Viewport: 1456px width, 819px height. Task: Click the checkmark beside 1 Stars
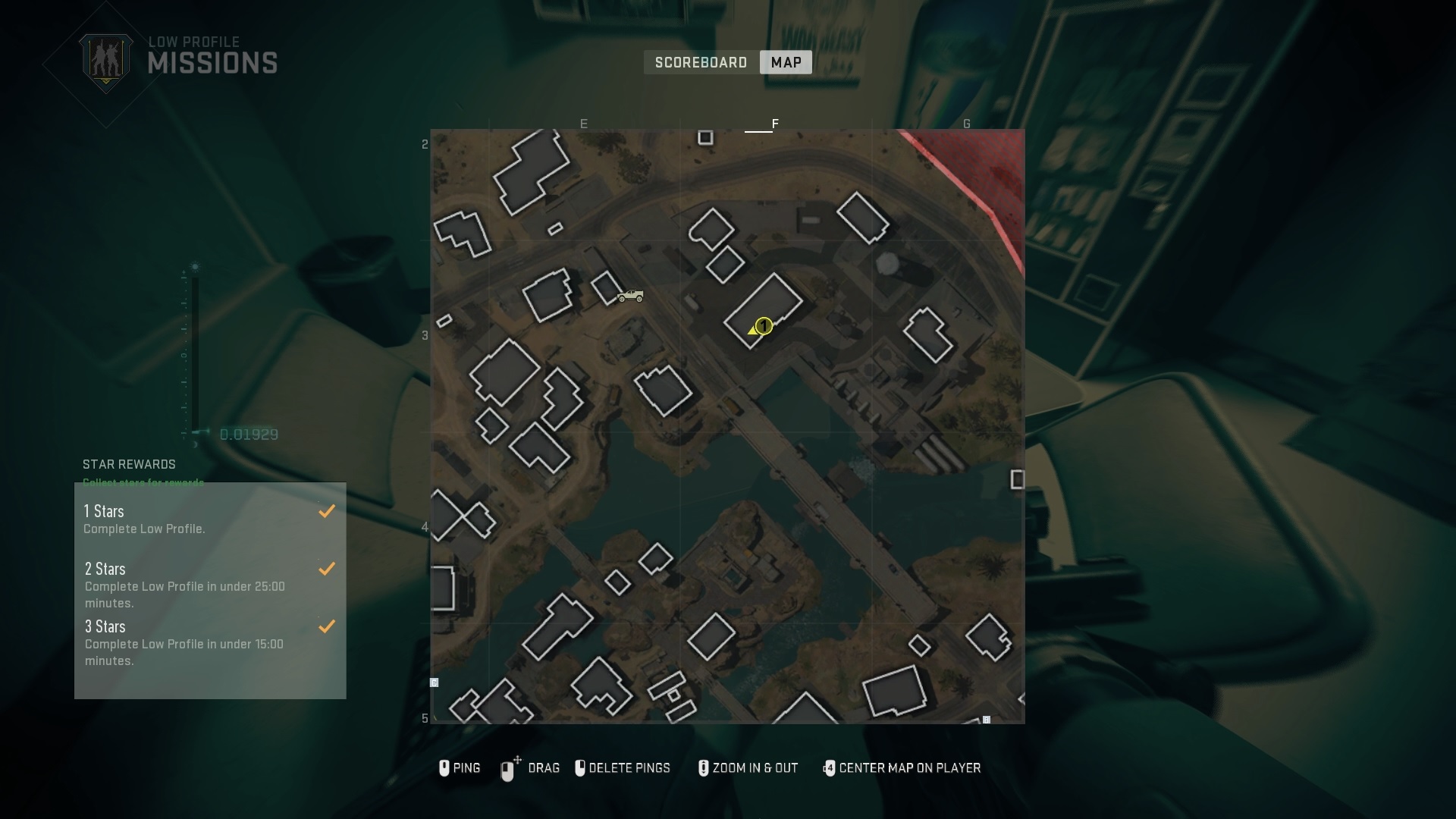tap(328, 511)
